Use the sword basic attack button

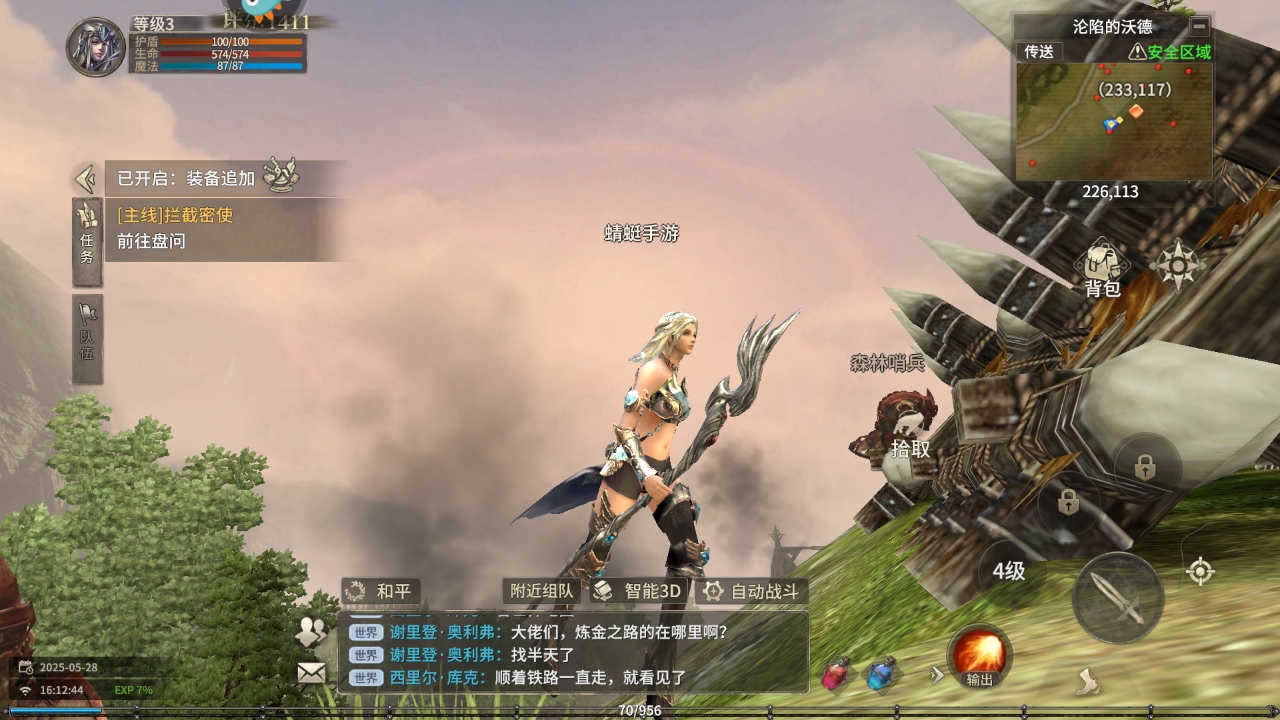click(1117, 598)
